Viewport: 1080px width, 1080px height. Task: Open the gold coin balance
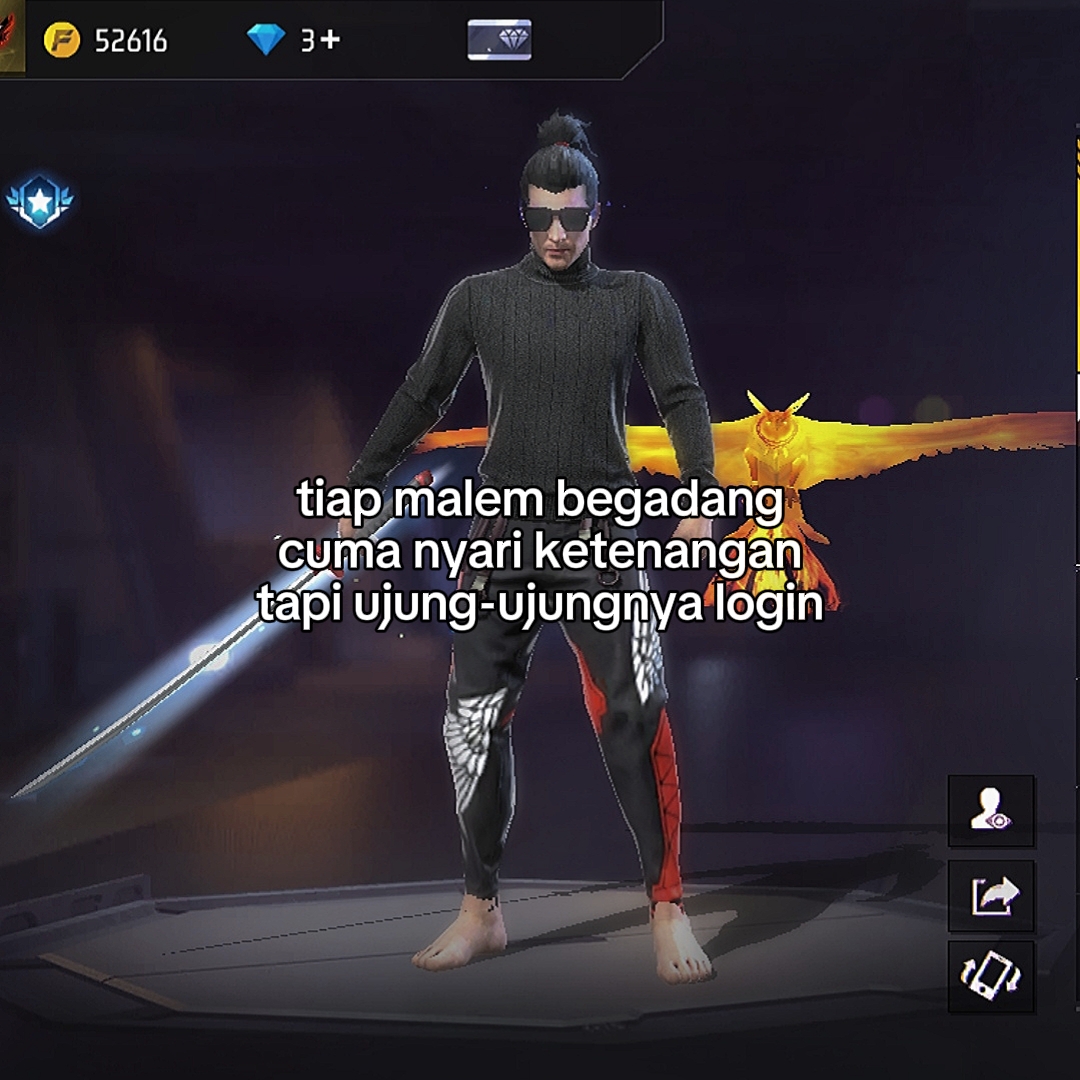pyautogui.click(x=105, y=40)
